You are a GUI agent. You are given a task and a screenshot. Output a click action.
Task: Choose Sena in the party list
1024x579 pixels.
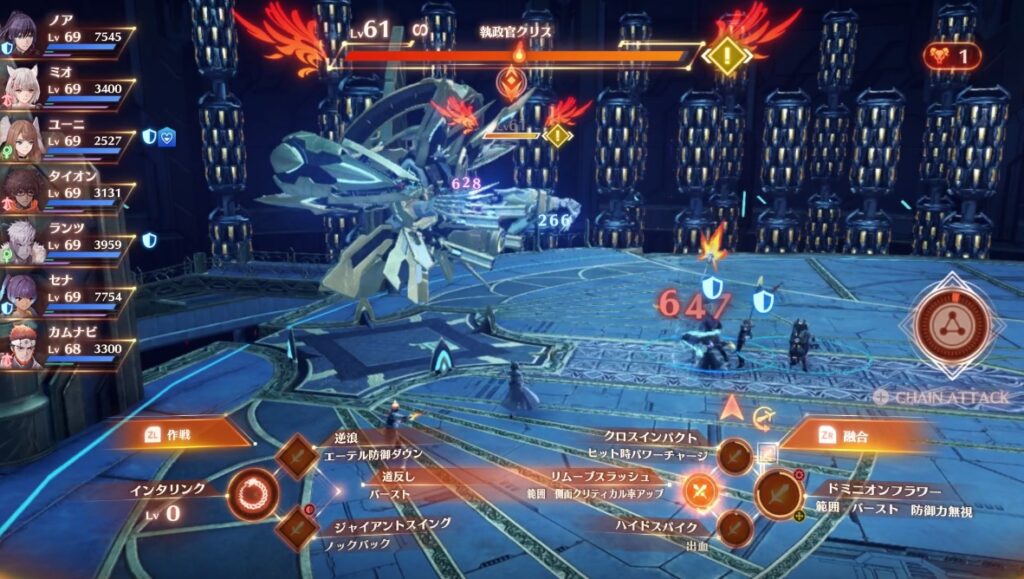tap(22, 295)
